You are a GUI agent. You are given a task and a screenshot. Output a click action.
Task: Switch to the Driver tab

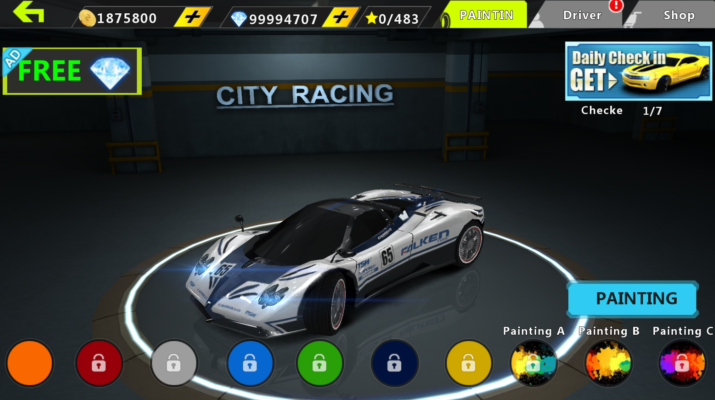[x=582, y=15]
